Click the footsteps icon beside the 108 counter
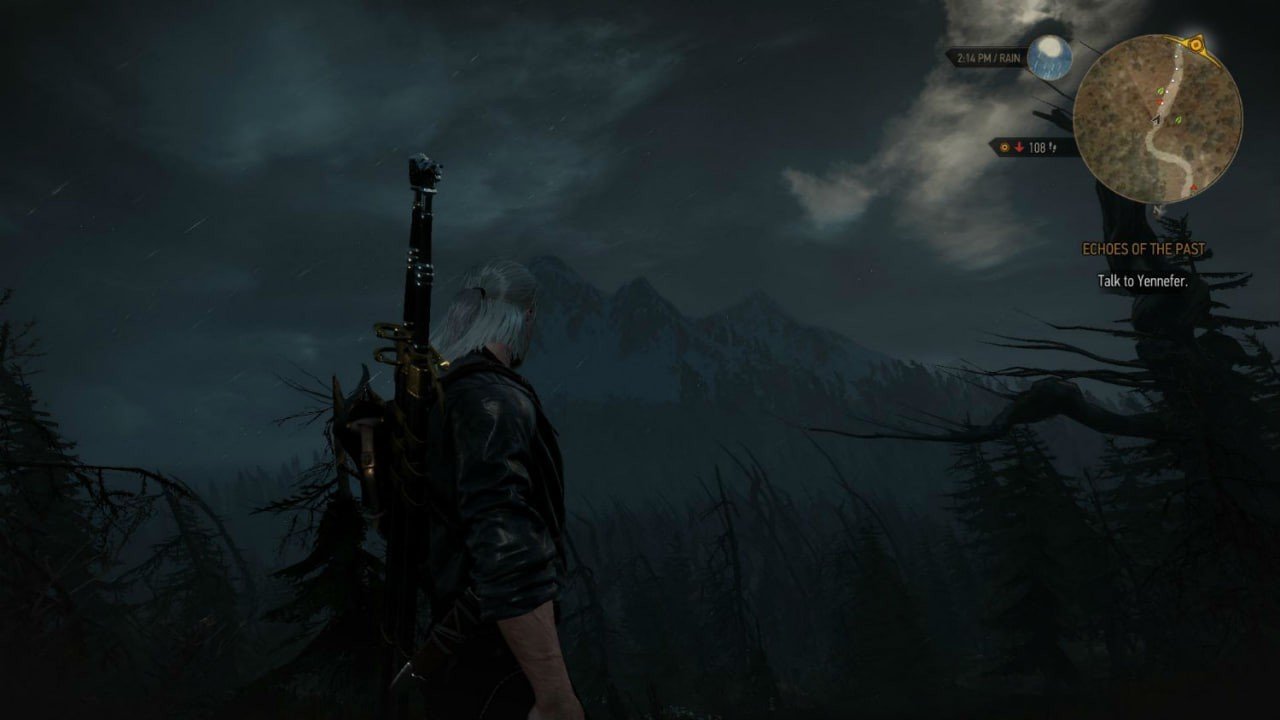Image resolution: width=1280 pixels, height=720 pixels. click(1054, 147)
